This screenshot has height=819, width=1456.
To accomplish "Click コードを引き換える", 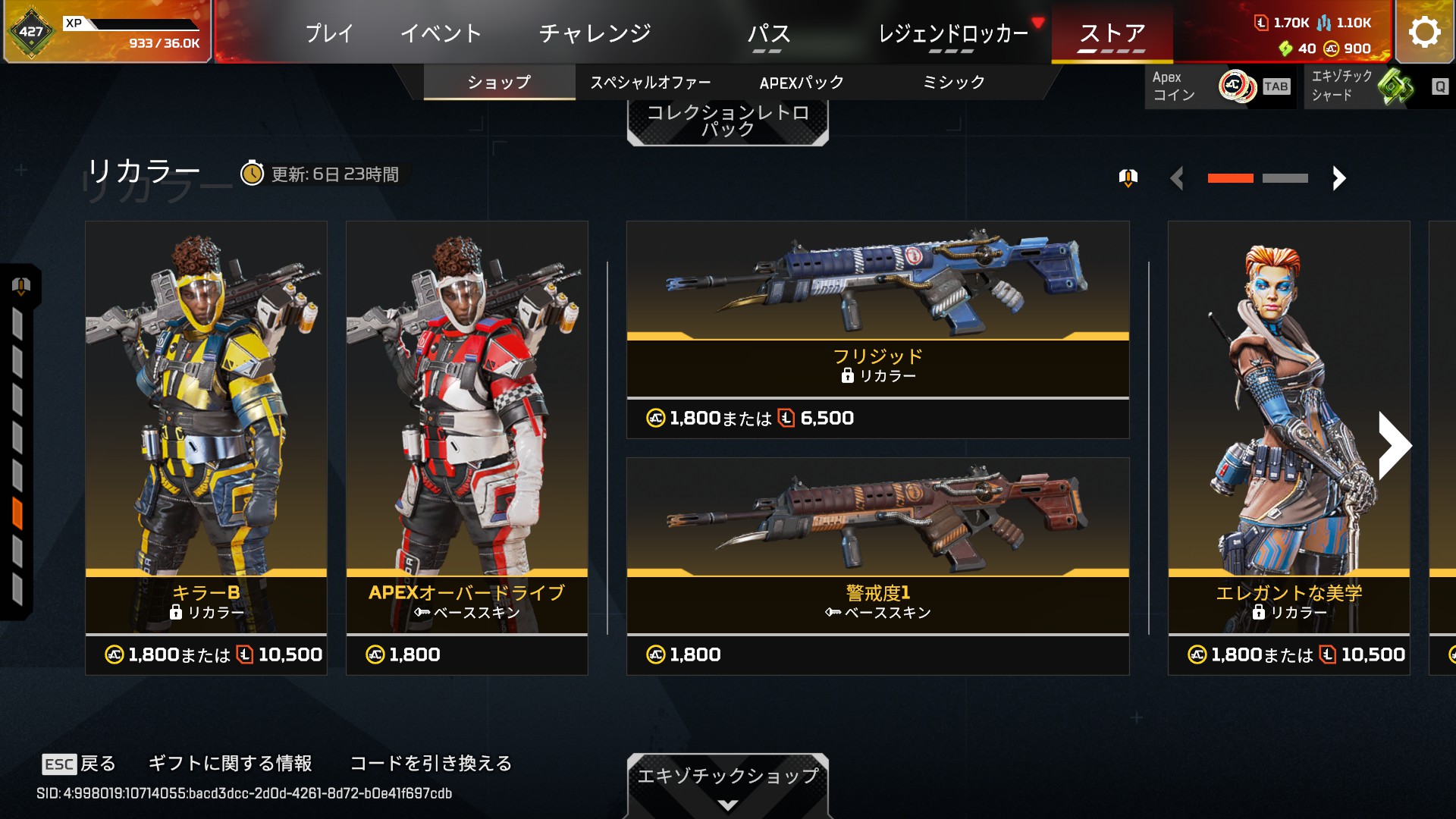I will [431, 763].
